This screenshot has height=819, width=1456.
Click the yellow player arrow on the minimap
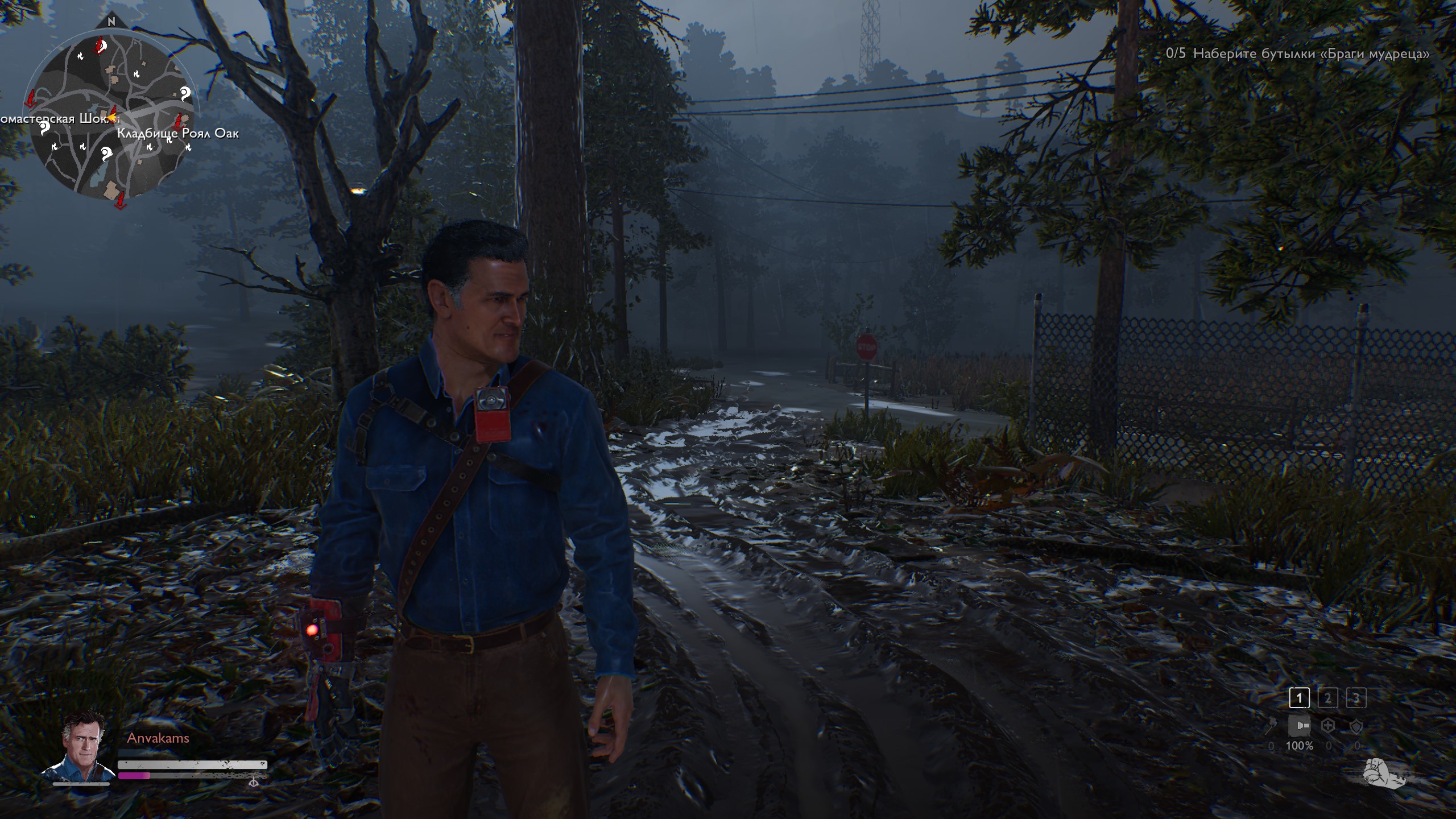[x=113, y=118]
